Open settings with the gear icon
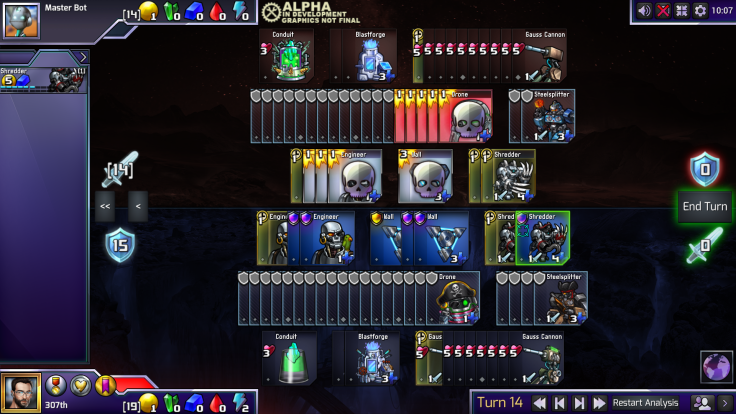 tap(700, 10)
